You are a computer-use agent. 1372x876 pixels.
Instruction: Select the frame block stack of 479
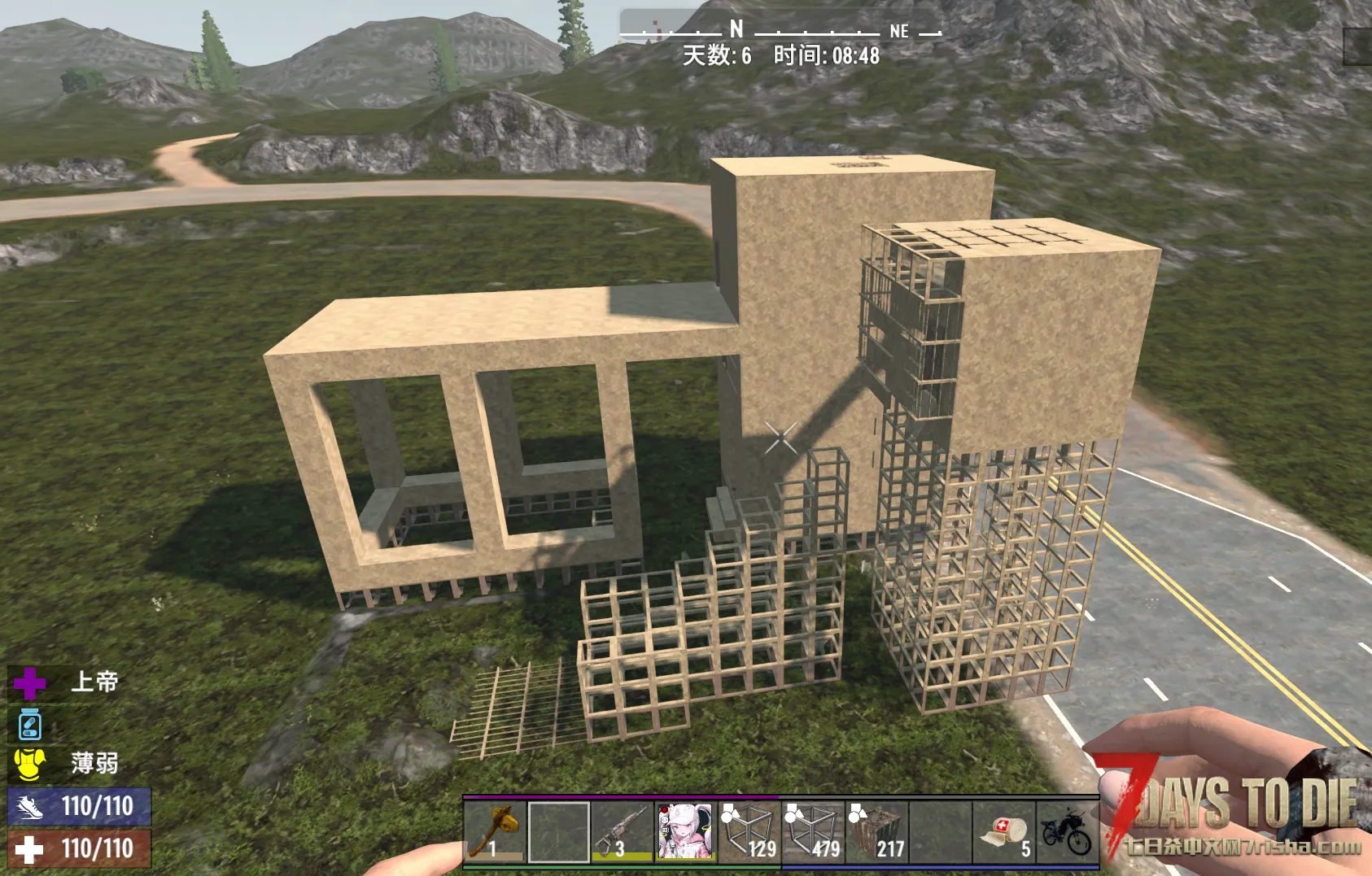(x=812, y=831)
